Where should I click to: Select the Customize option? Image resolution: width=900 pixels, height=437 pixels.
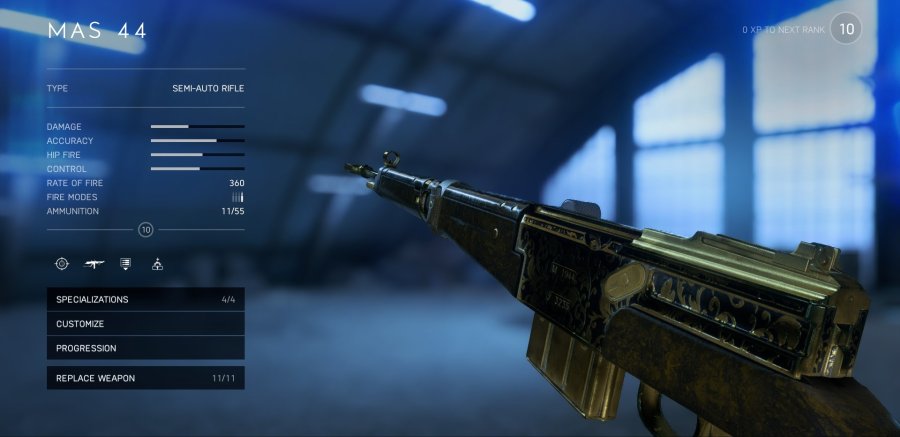click(x=145, y=324)
